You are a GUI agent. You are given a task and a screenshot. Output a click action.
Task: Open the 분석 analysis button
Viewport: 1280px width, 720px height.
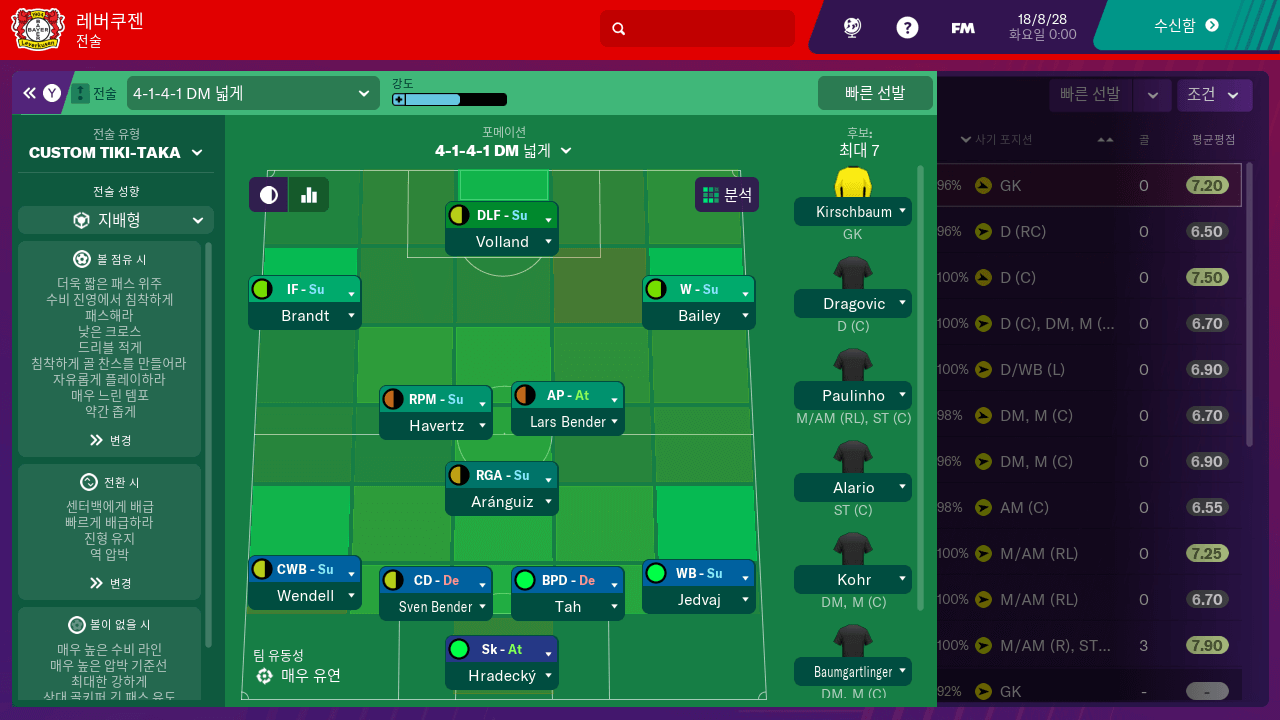tap(727, 195)
